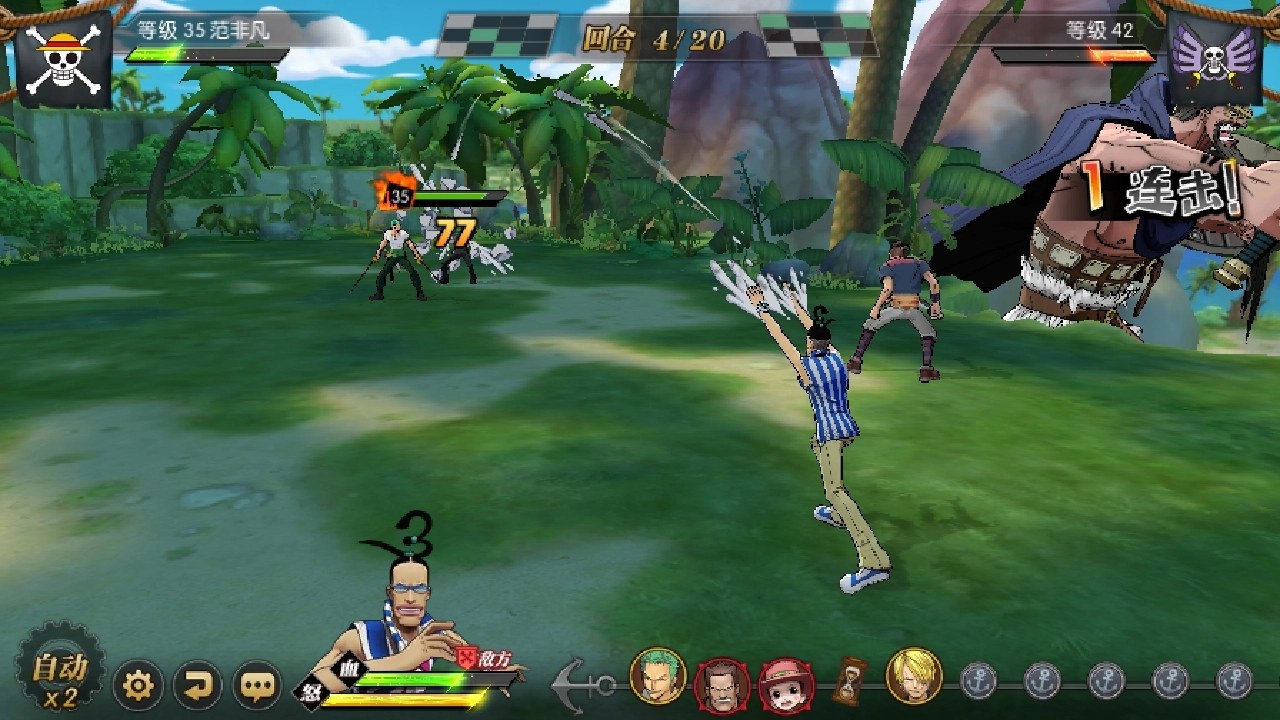Click the red enemy-side badge
The height and width of the screenshot is (720, 1280).
pos(467,657)
